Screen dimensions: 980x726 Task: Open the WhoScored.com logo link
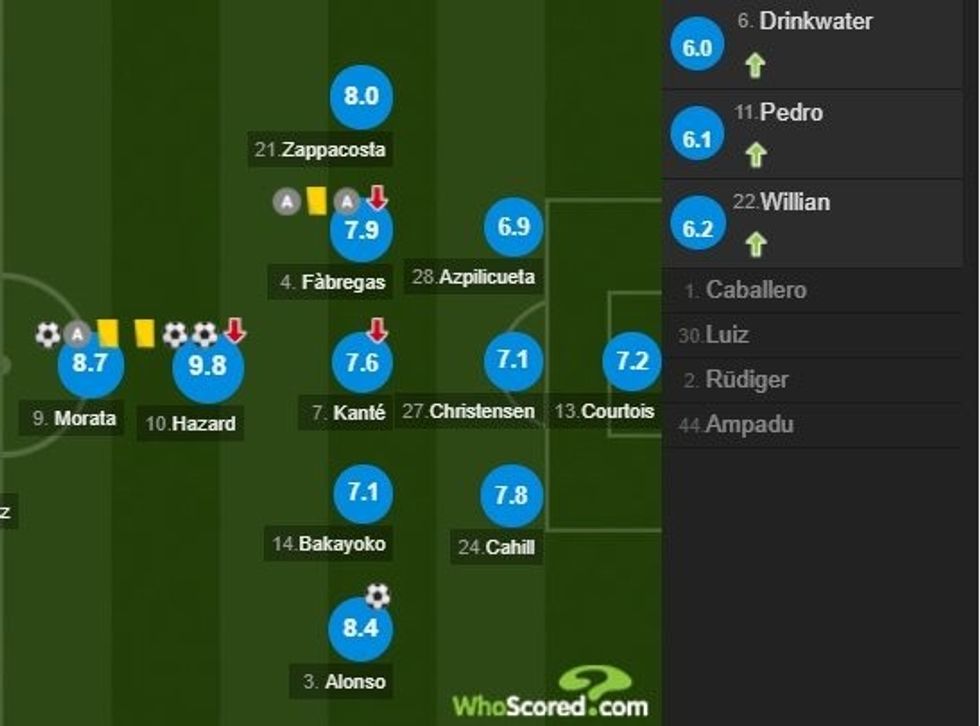tap(552, 696)
